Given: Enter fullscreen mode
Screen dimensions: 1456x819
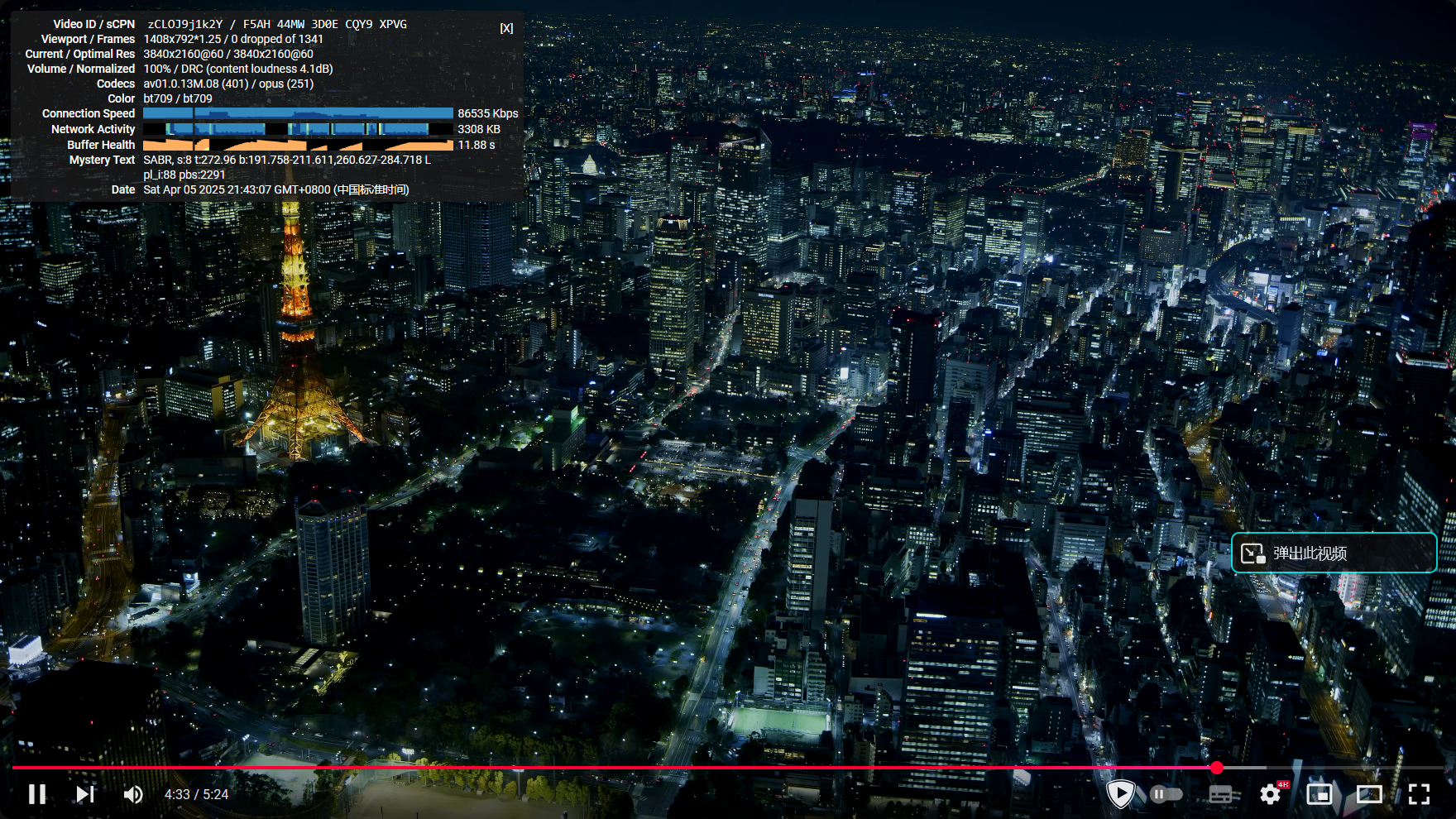Looking at the screenshot, I should [x=1419, y=794].
